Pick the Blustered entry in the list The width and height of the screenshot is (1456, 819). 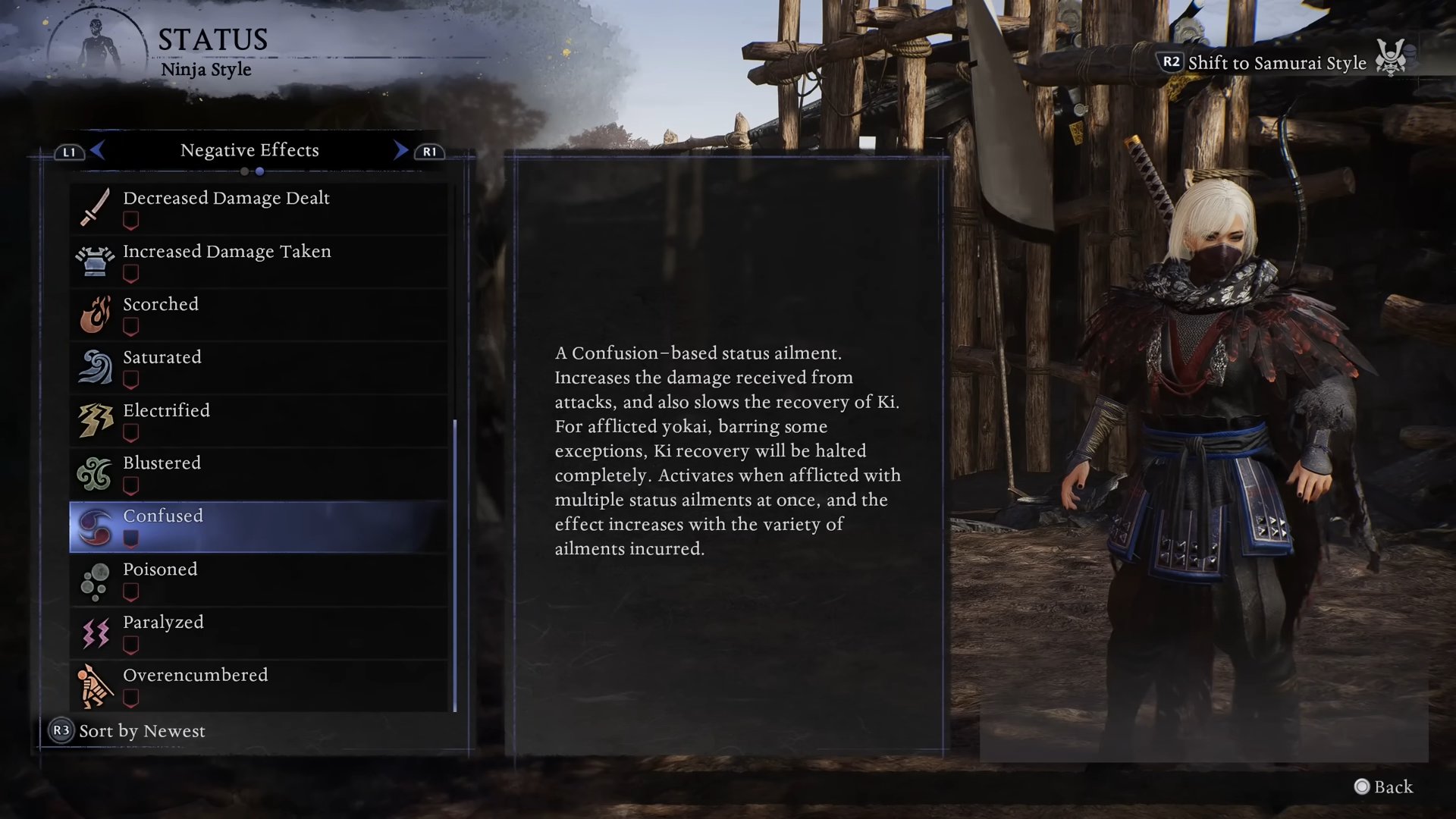click(x=258, y=474)
